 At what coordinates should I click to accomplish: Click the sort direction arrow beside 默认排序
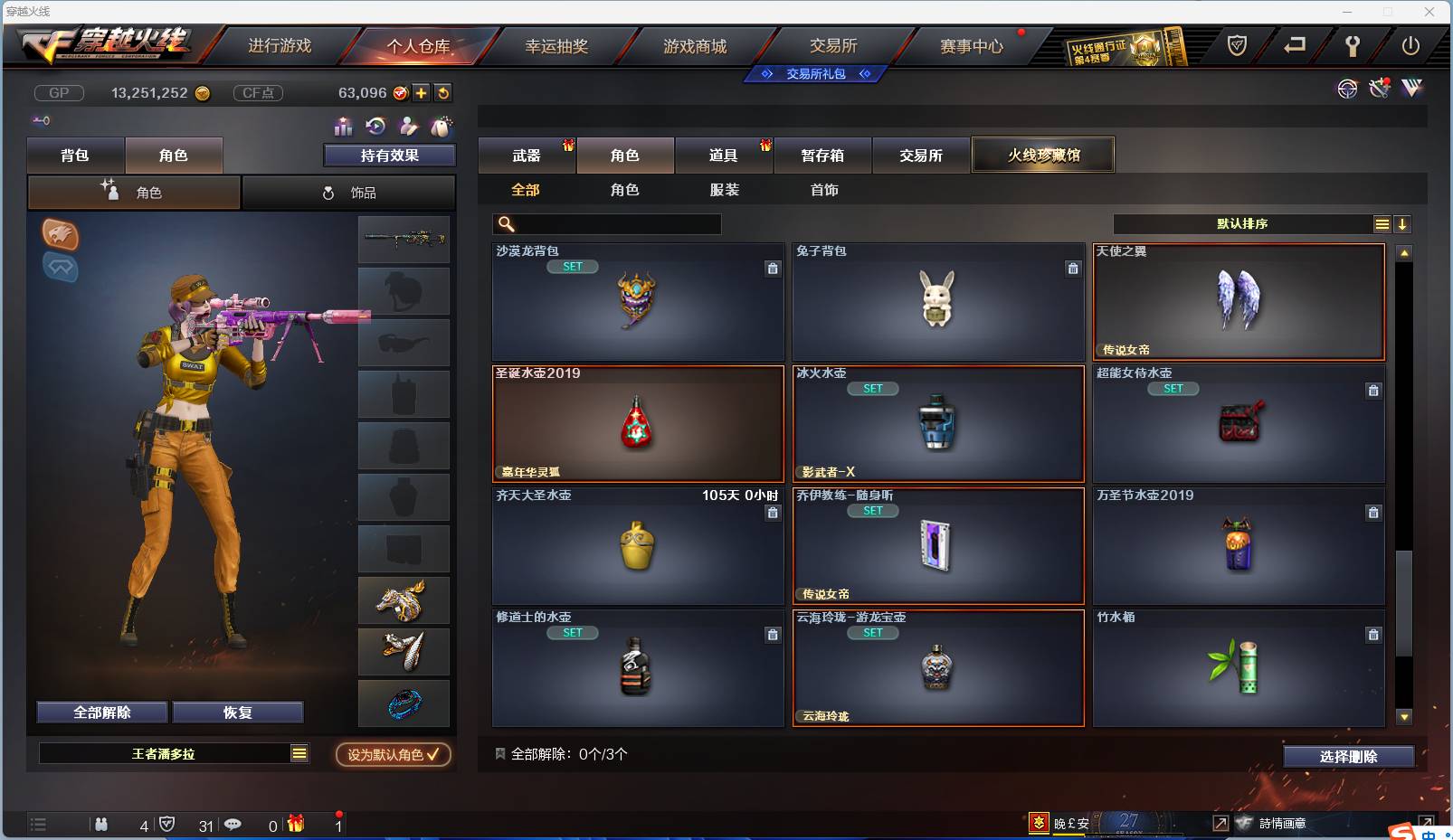1402,223
